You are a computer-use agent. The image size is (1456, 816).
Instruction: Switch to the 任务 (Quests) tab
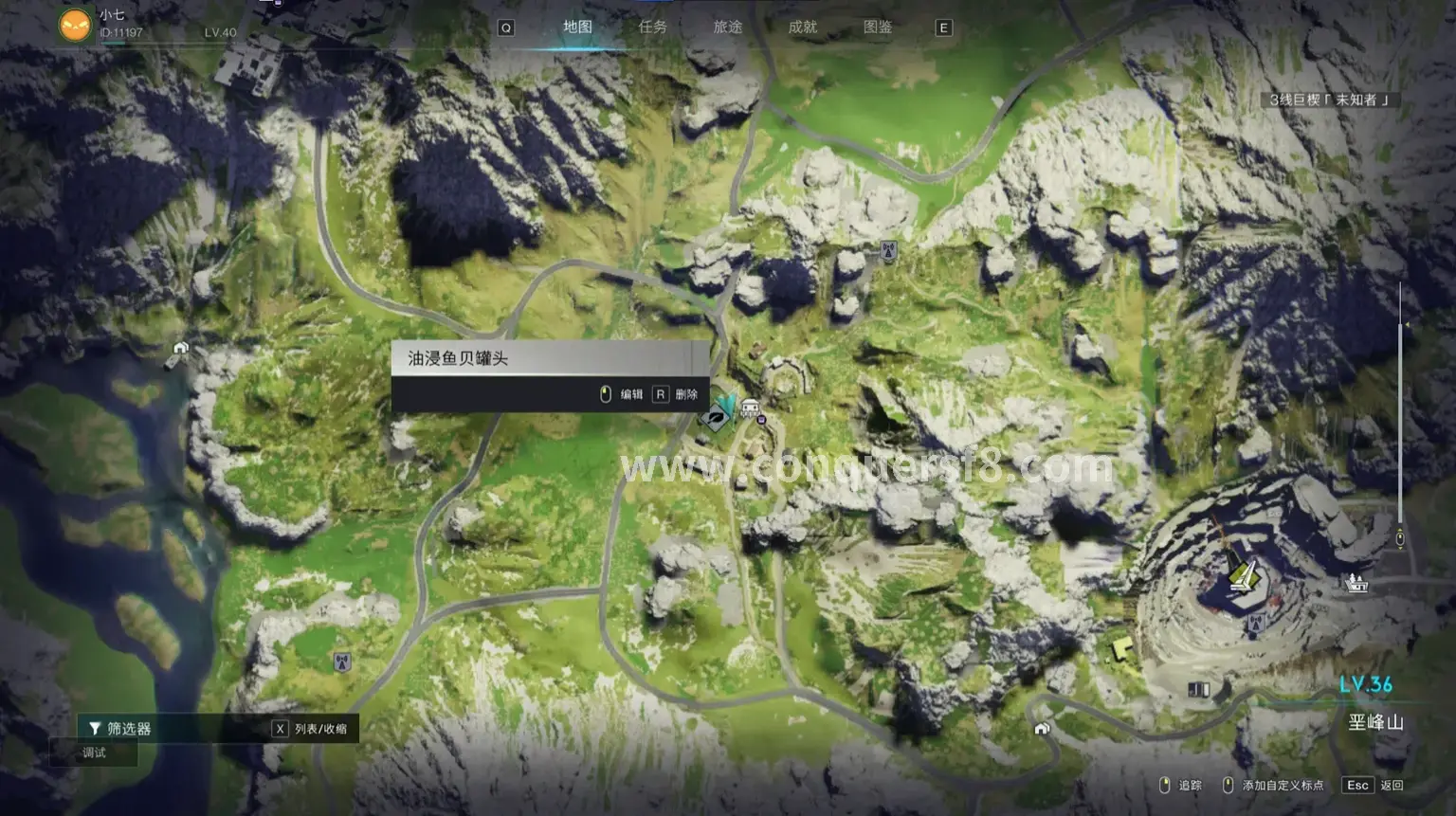point(652,27)
